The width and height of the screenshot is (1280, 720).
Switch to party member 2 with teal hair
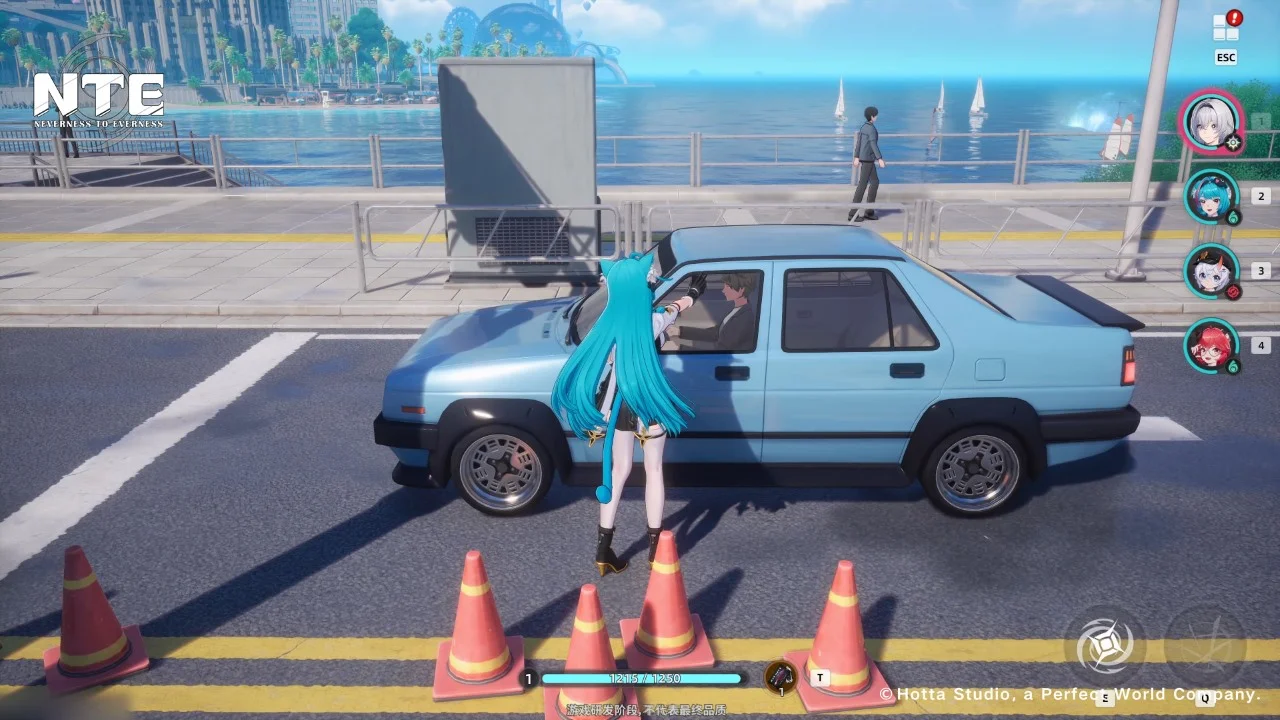1211,196
